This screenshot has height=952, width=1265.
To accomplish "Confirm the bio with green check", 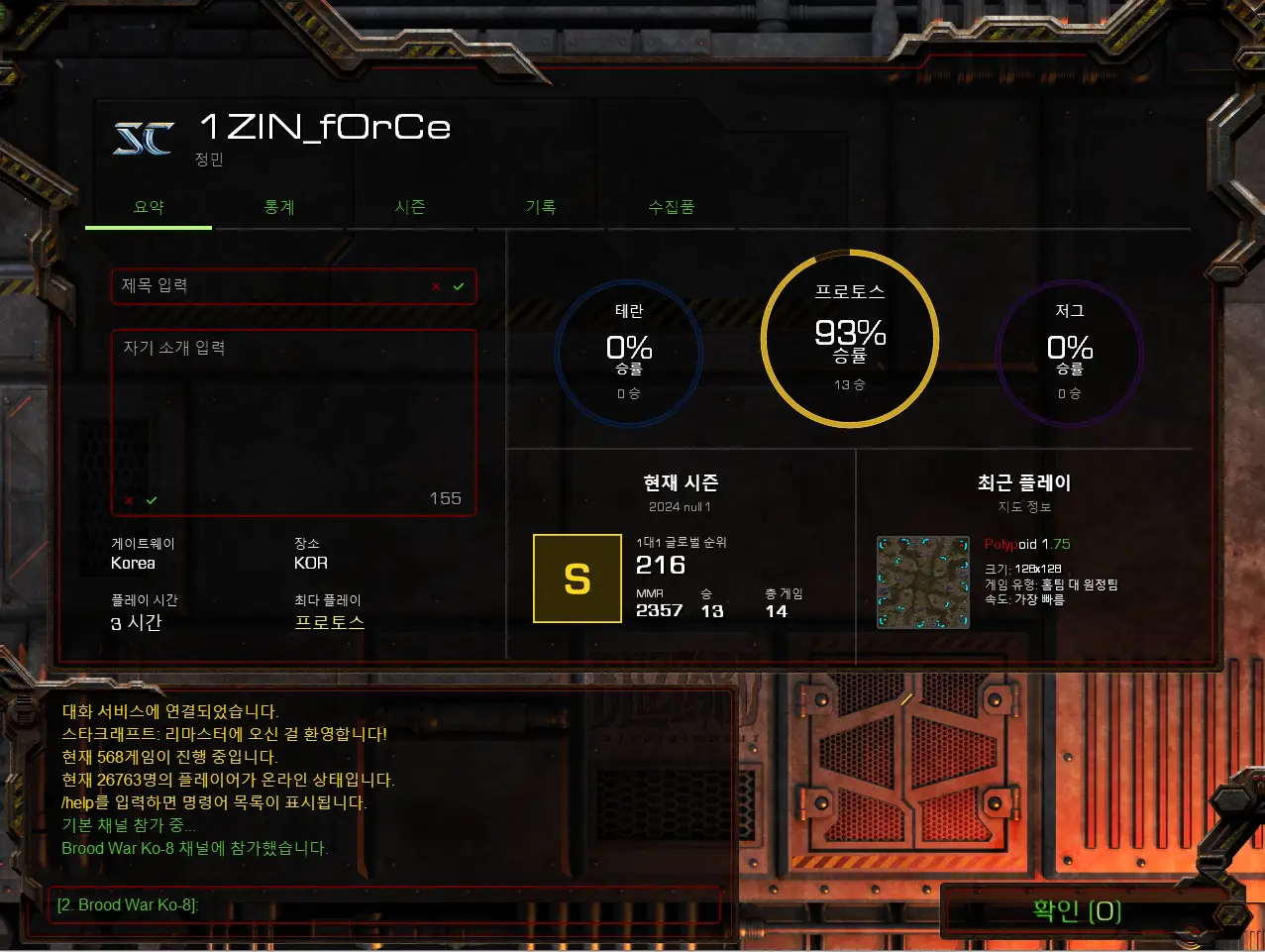I will [x=152, y=500].
